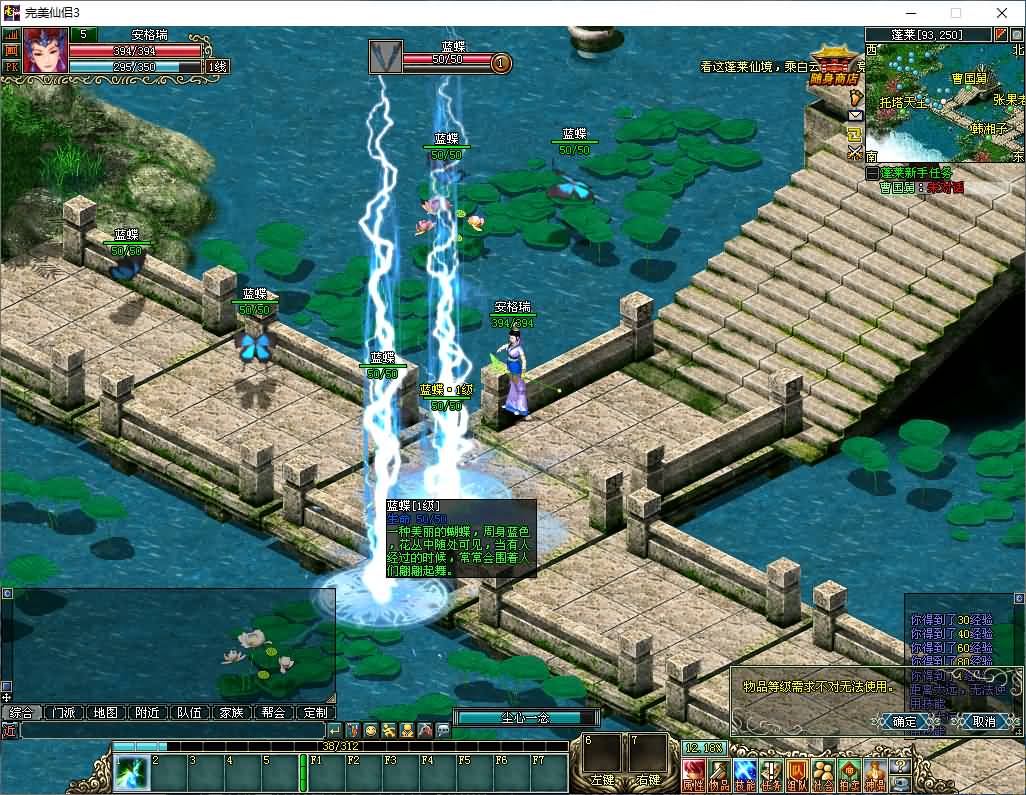This screenshot has height=795, width=1026.
Task: Select the 帮会 chat tab
Action: click(x=273, y=713)
